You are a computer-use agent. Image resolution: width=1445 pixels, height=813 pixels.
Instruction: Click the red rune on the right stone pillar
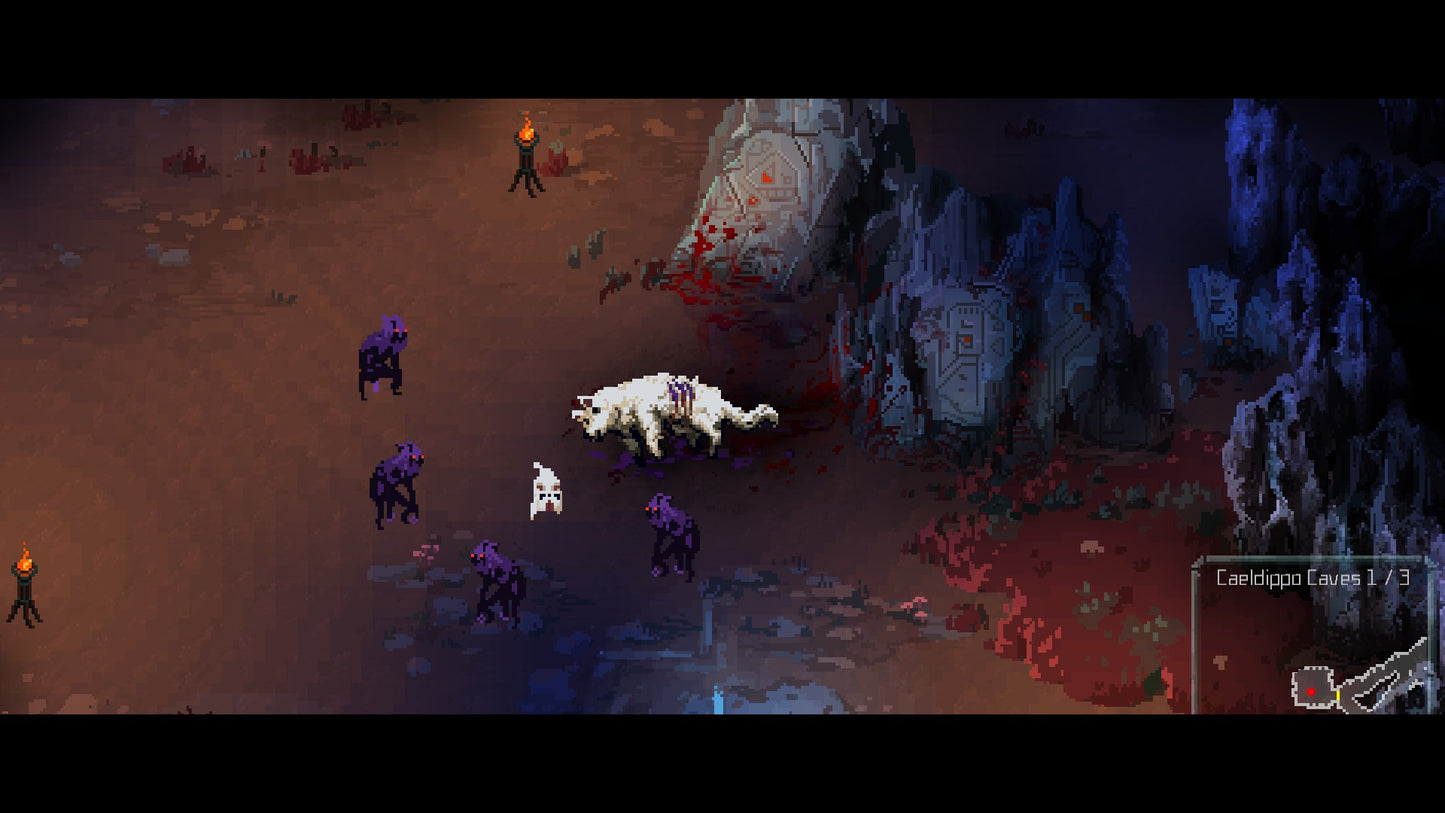point(967,338)
